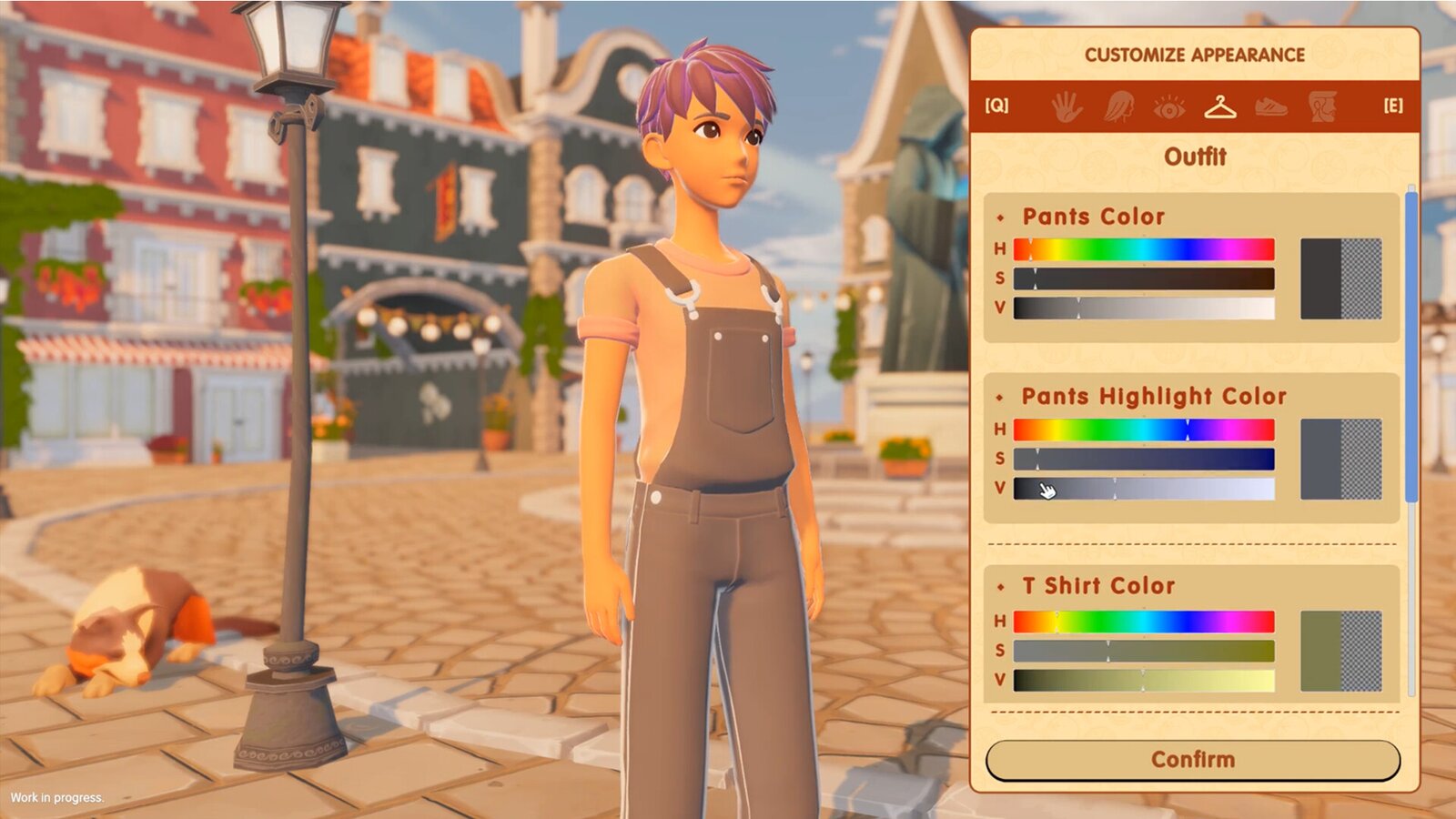Adjust the T Shirt Color hue slider

(x=1144, y=622)
